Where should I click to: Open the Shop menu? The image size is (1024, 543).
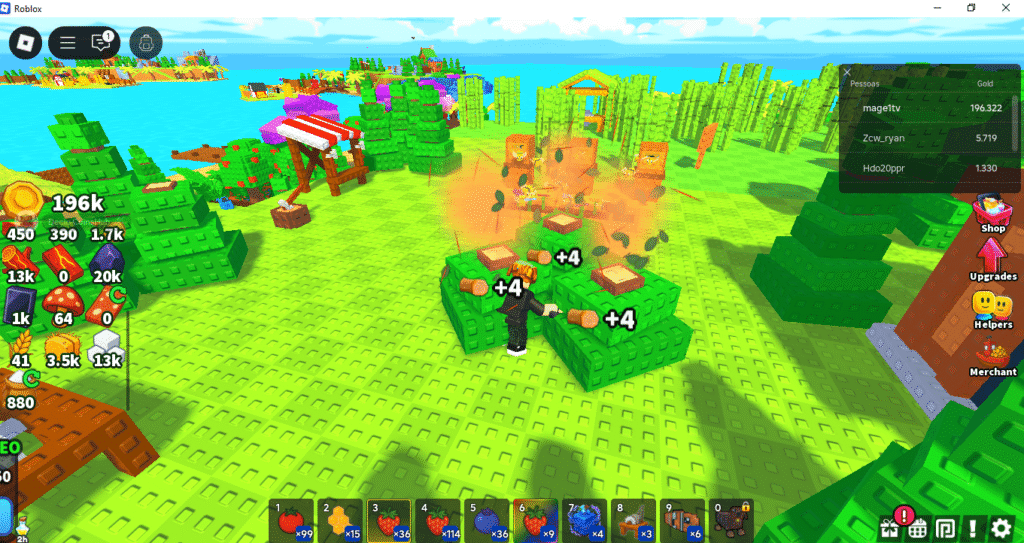tap(992, 212)
